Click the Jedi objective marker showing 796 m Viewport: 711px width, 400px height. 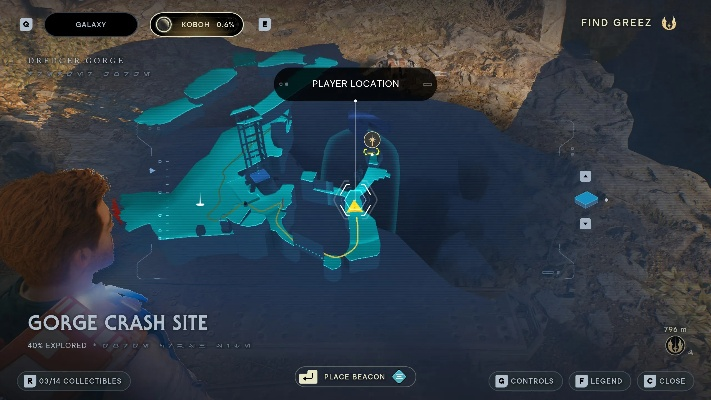coord(674,345)
